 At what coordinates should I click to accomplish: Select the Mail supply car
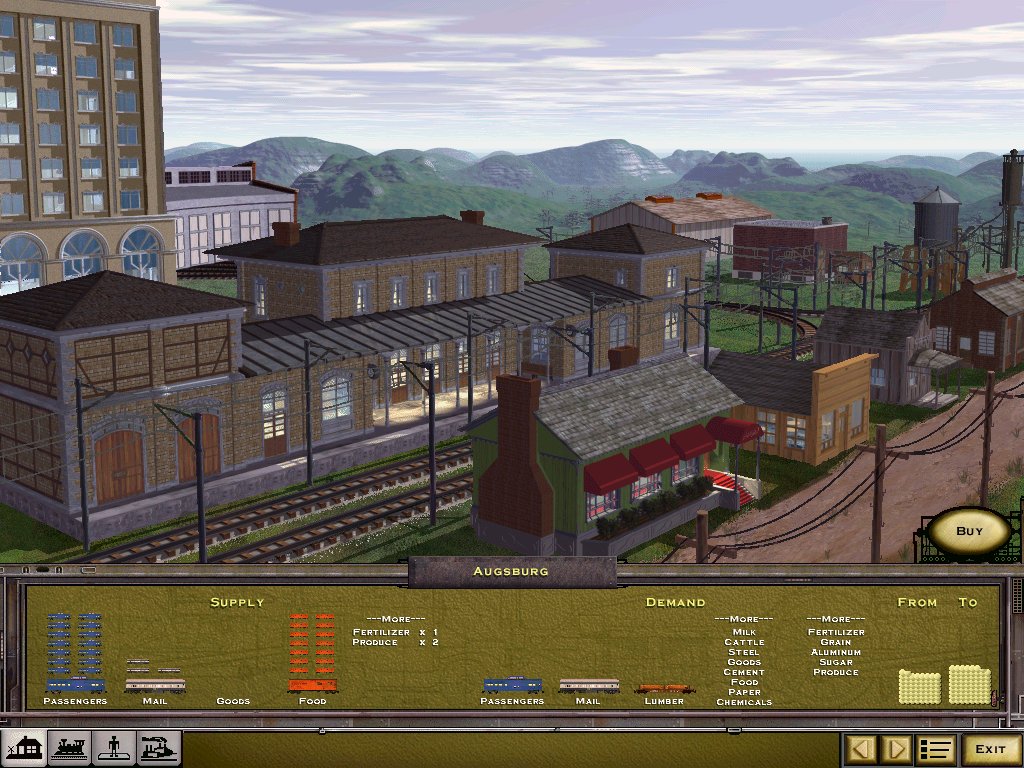point(155,685)
